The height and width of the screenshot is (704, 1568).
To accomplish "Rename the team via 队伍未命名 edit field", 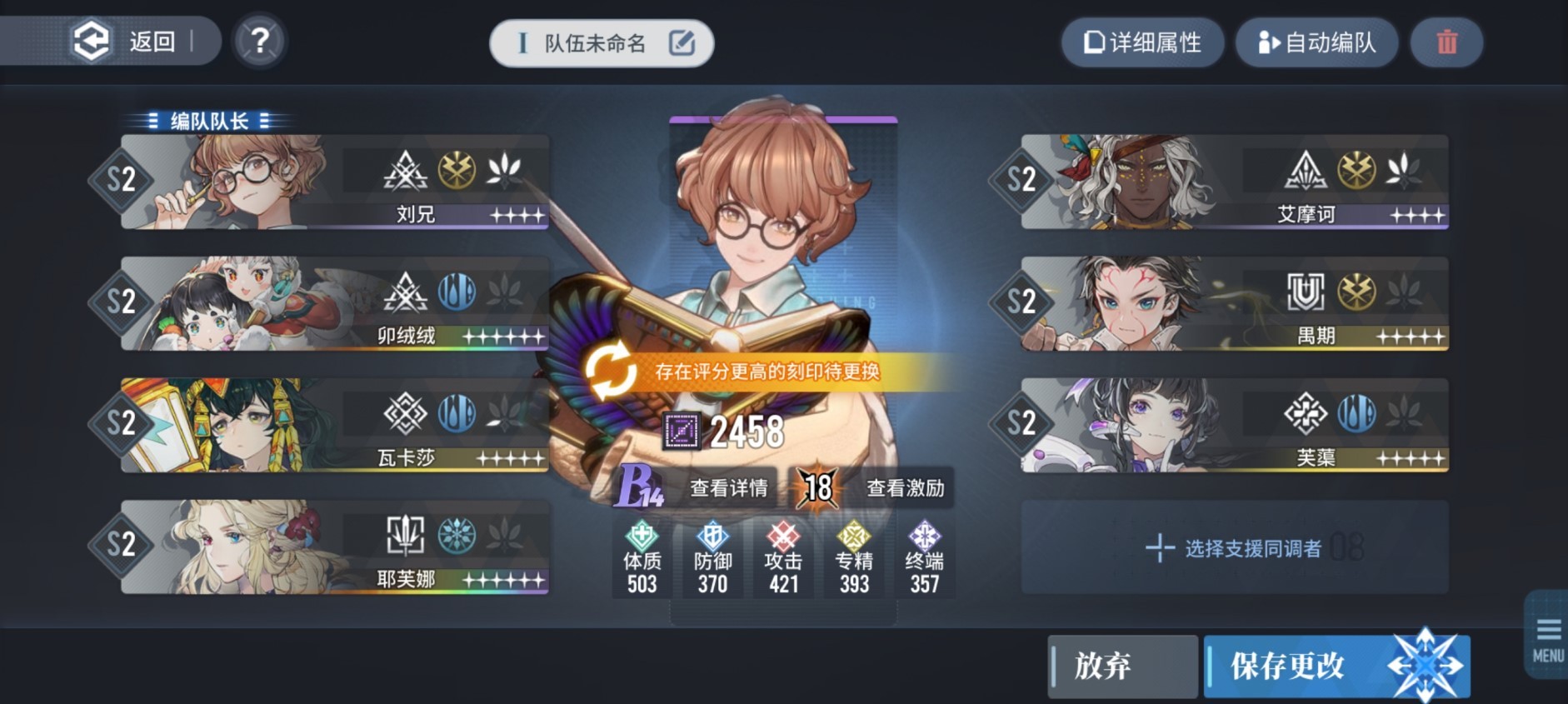I will click(x=602, y=43).
